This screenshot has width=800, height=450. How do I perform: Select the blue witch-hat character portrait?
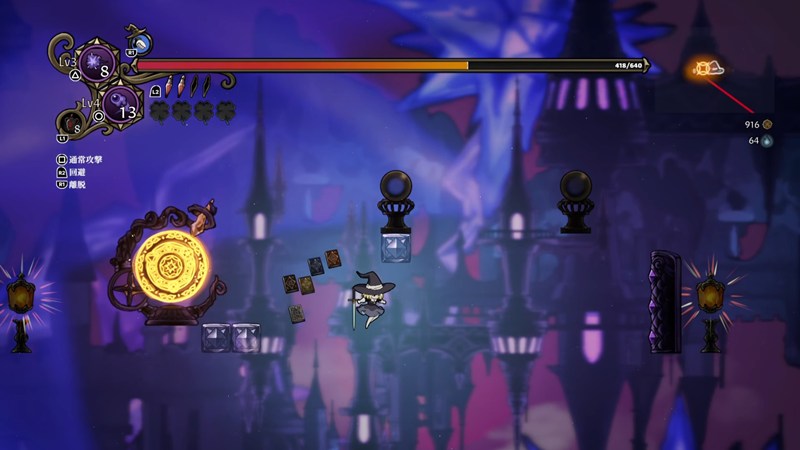pyautogui.click(x=142, y=44)
